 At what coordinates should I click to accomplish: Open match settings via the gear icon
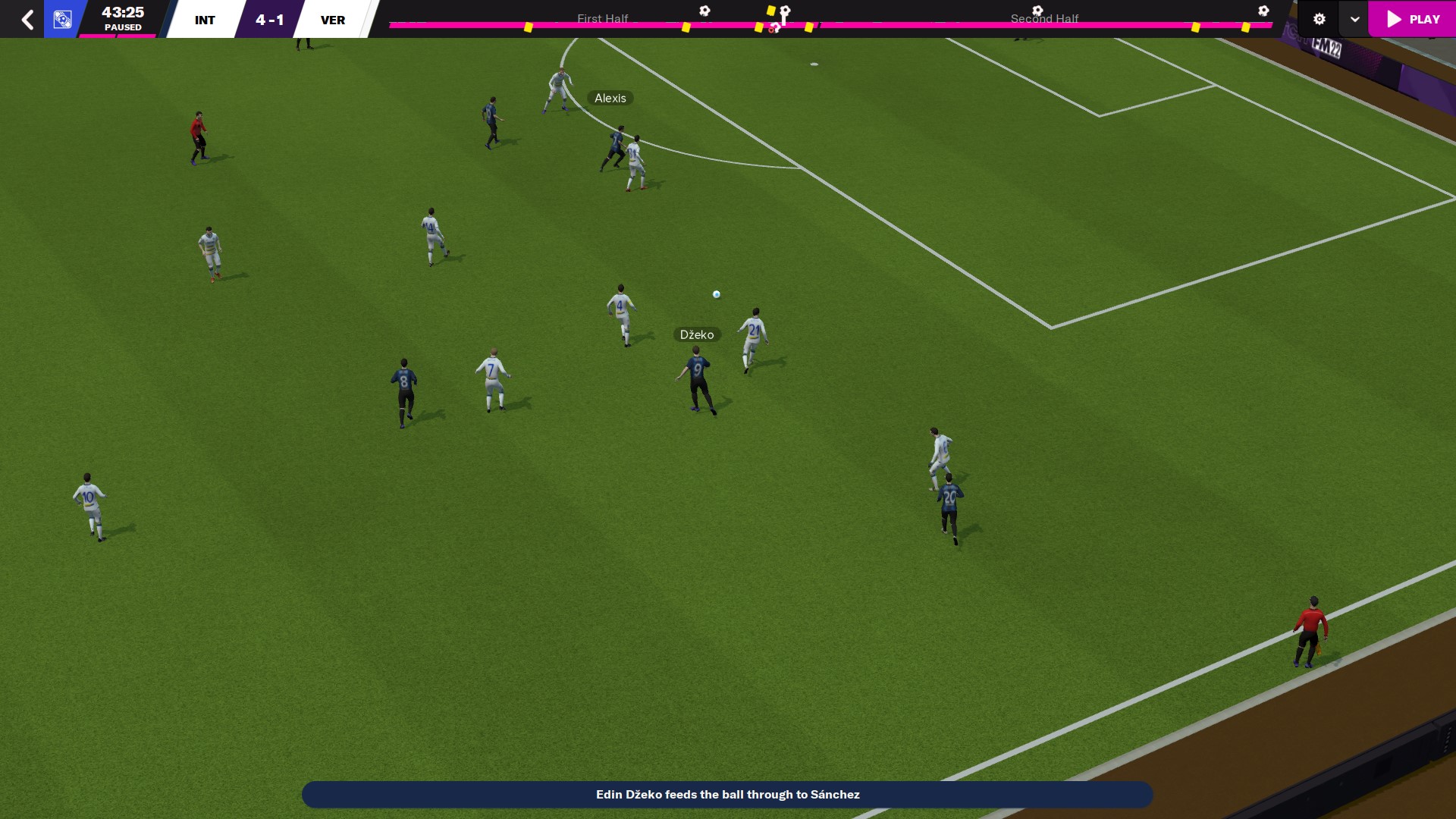(1319, 19)
